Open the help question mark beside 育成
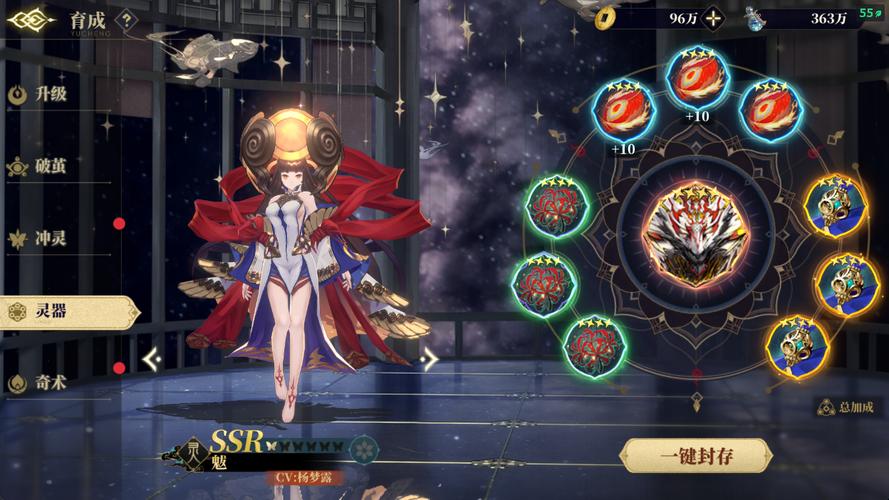 pos(126,19)
